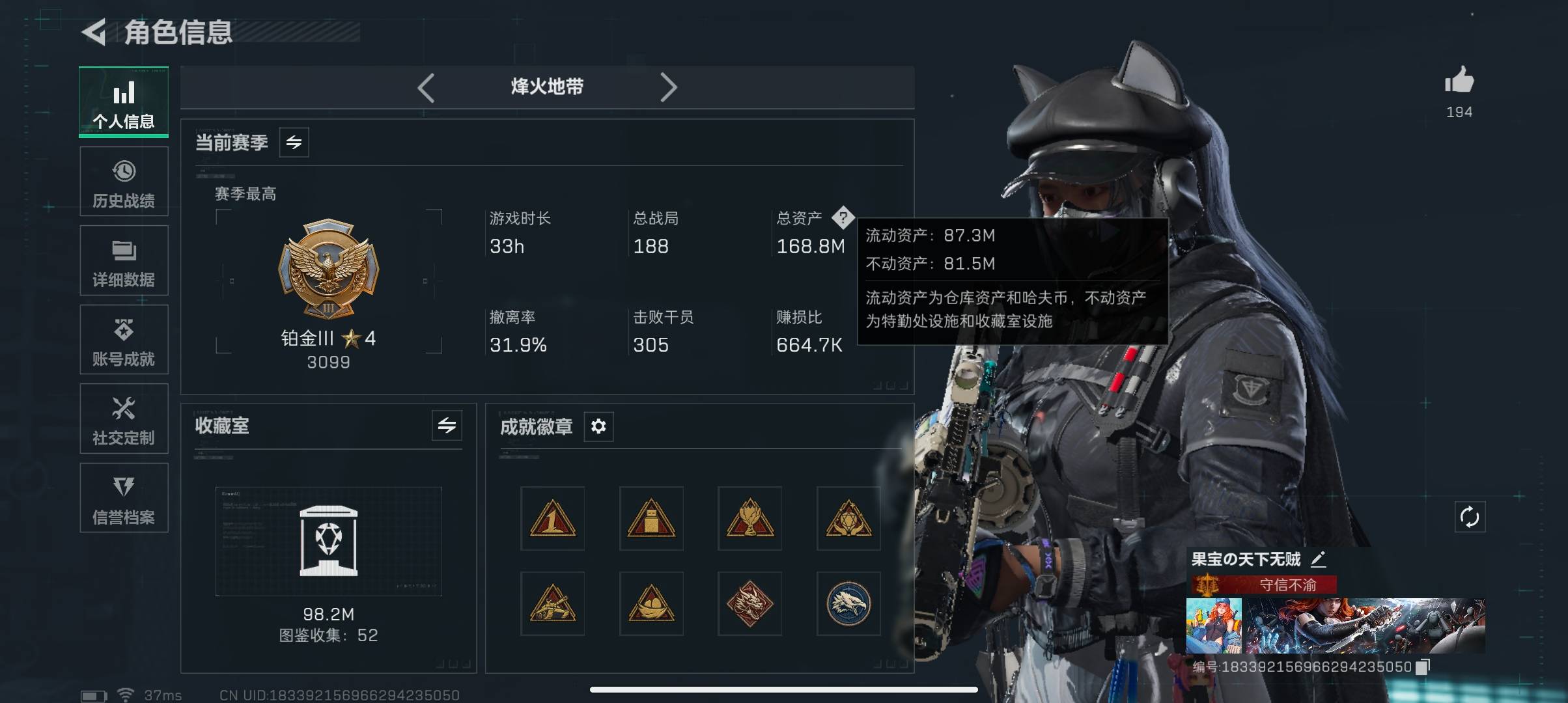1568x703 pixels.
Task: Select the blue eagle circular badge
Action: coord(848,604)
